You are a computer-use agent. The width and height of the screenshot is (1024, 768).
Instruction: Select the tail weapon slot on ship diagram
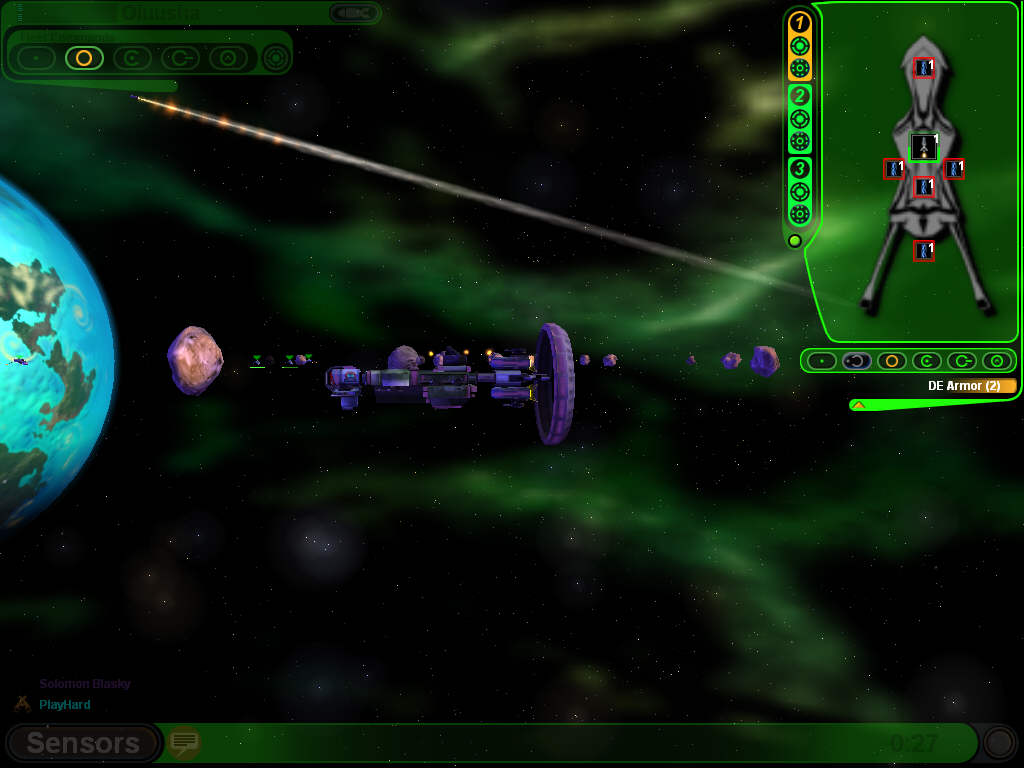(x=924, y=250)
